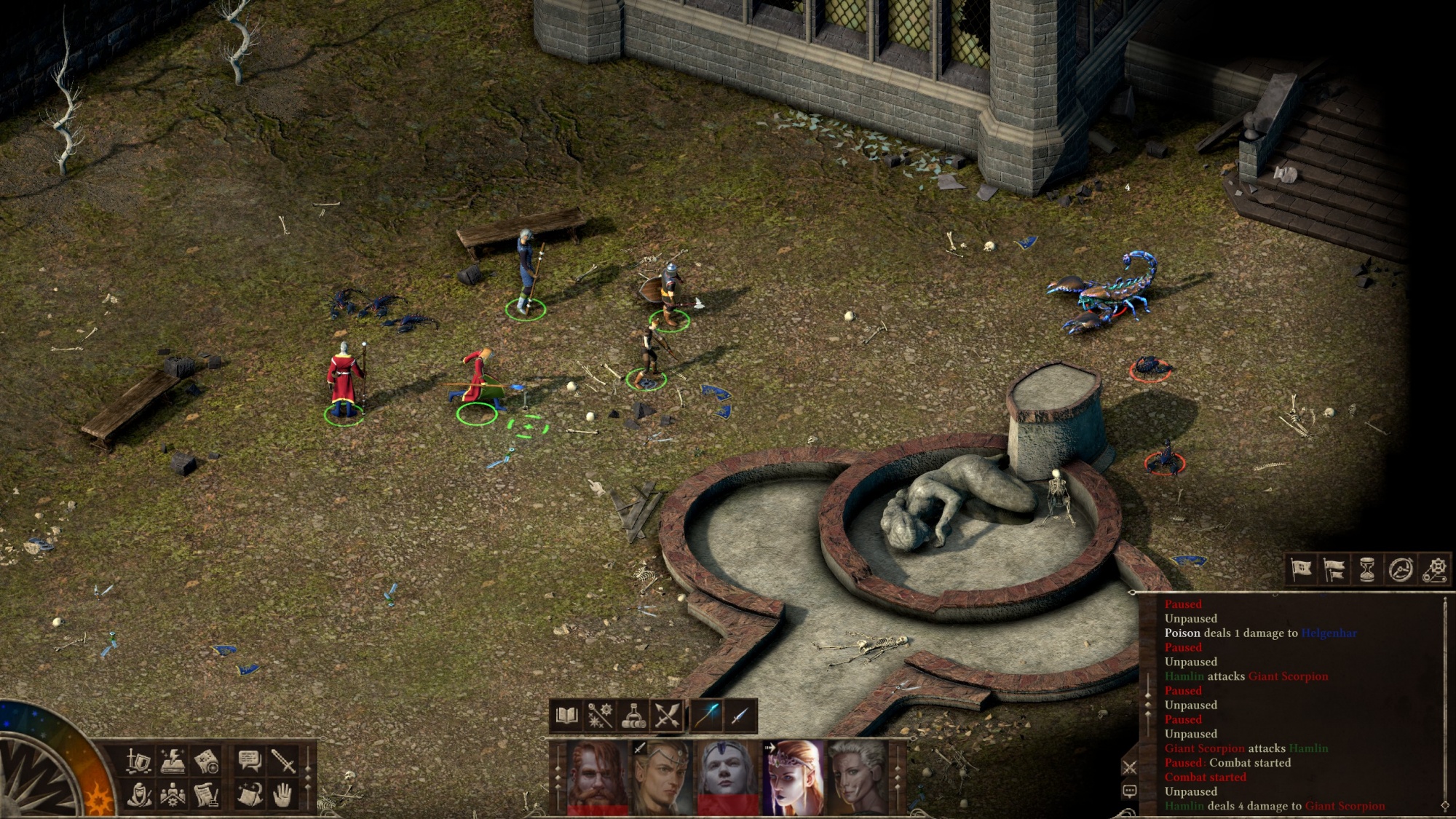
Task: Open the spellbook in the action bar
Action: (x=566, y=716)
